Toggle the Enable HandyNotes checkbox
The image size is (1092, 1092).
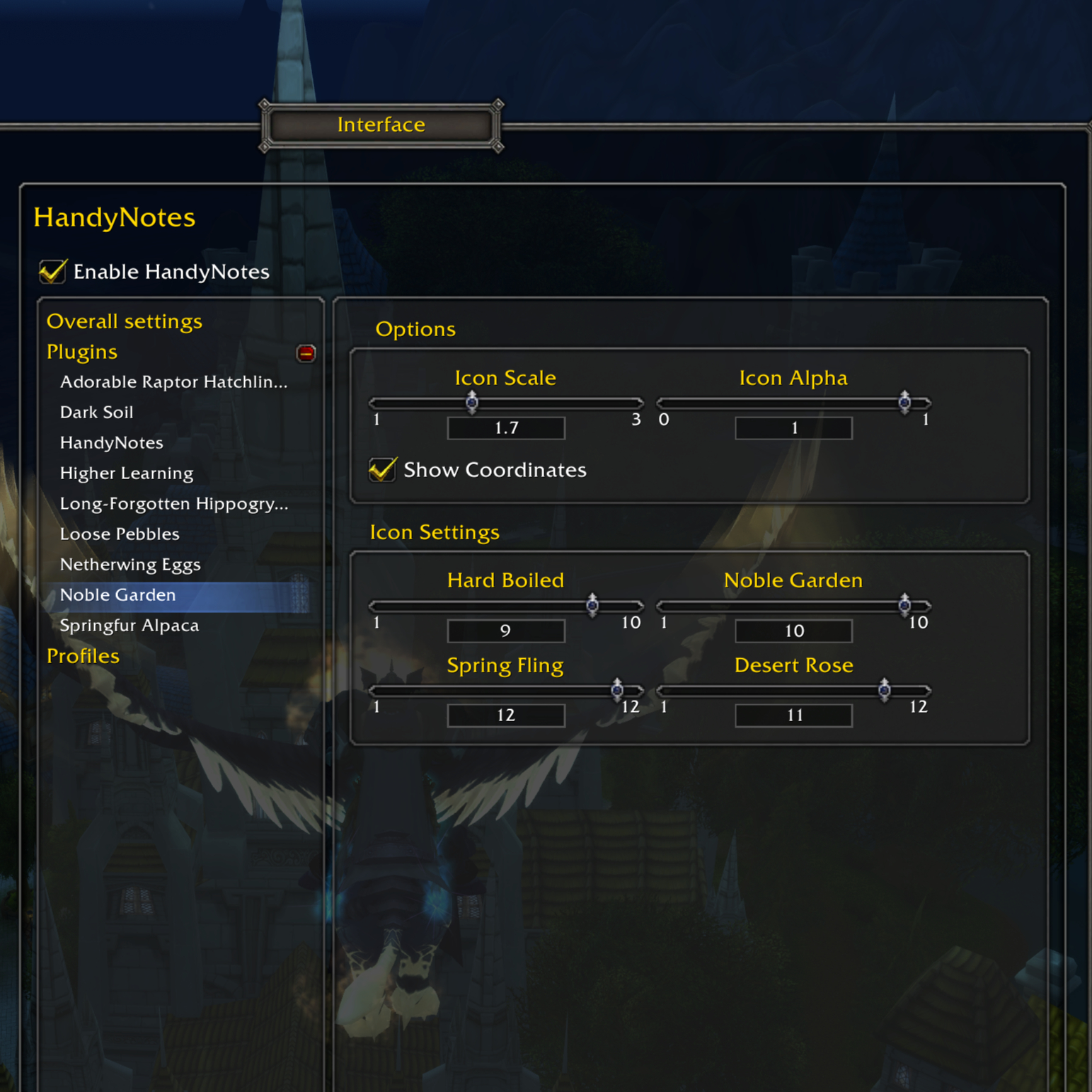point(53,272)
